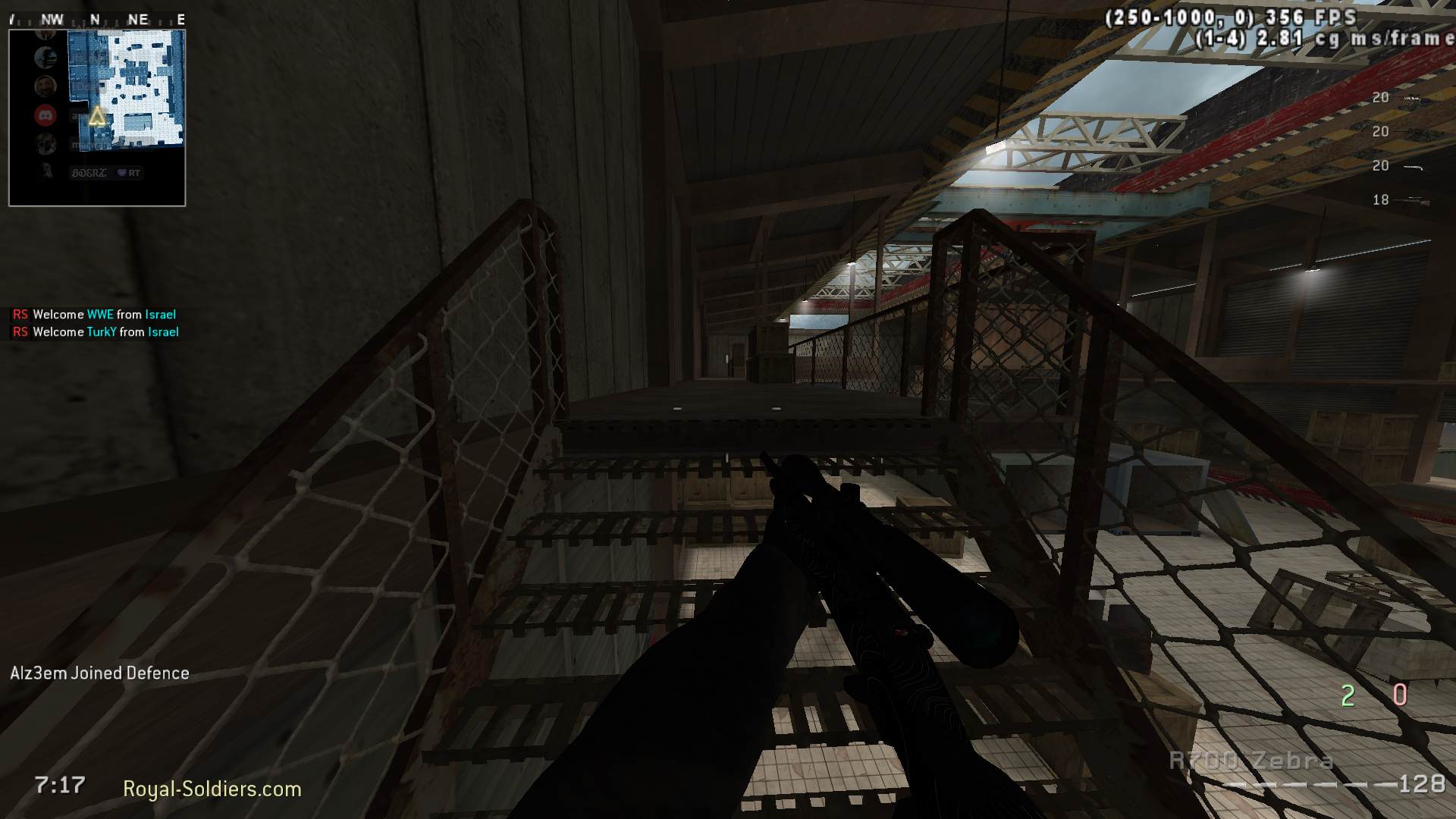Expand the Welcome WWE chat message

tap(93, 314)
